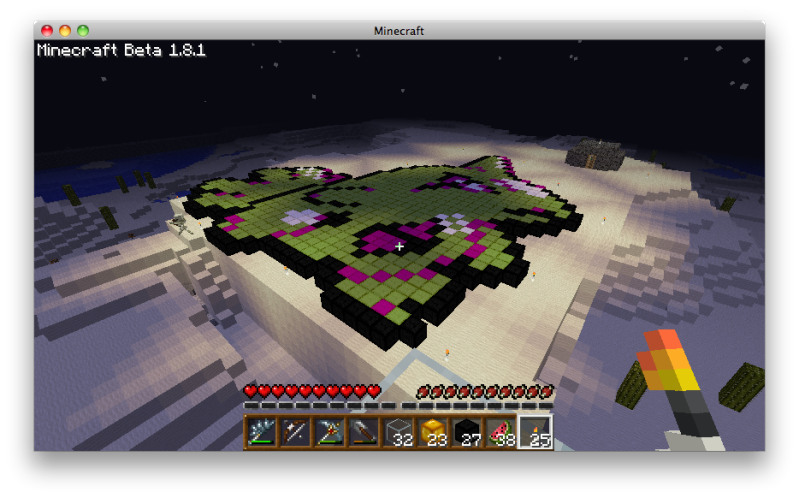The image size is (799, 498).
Task: Select the glass block stack of 32
Action: point(398,433)
